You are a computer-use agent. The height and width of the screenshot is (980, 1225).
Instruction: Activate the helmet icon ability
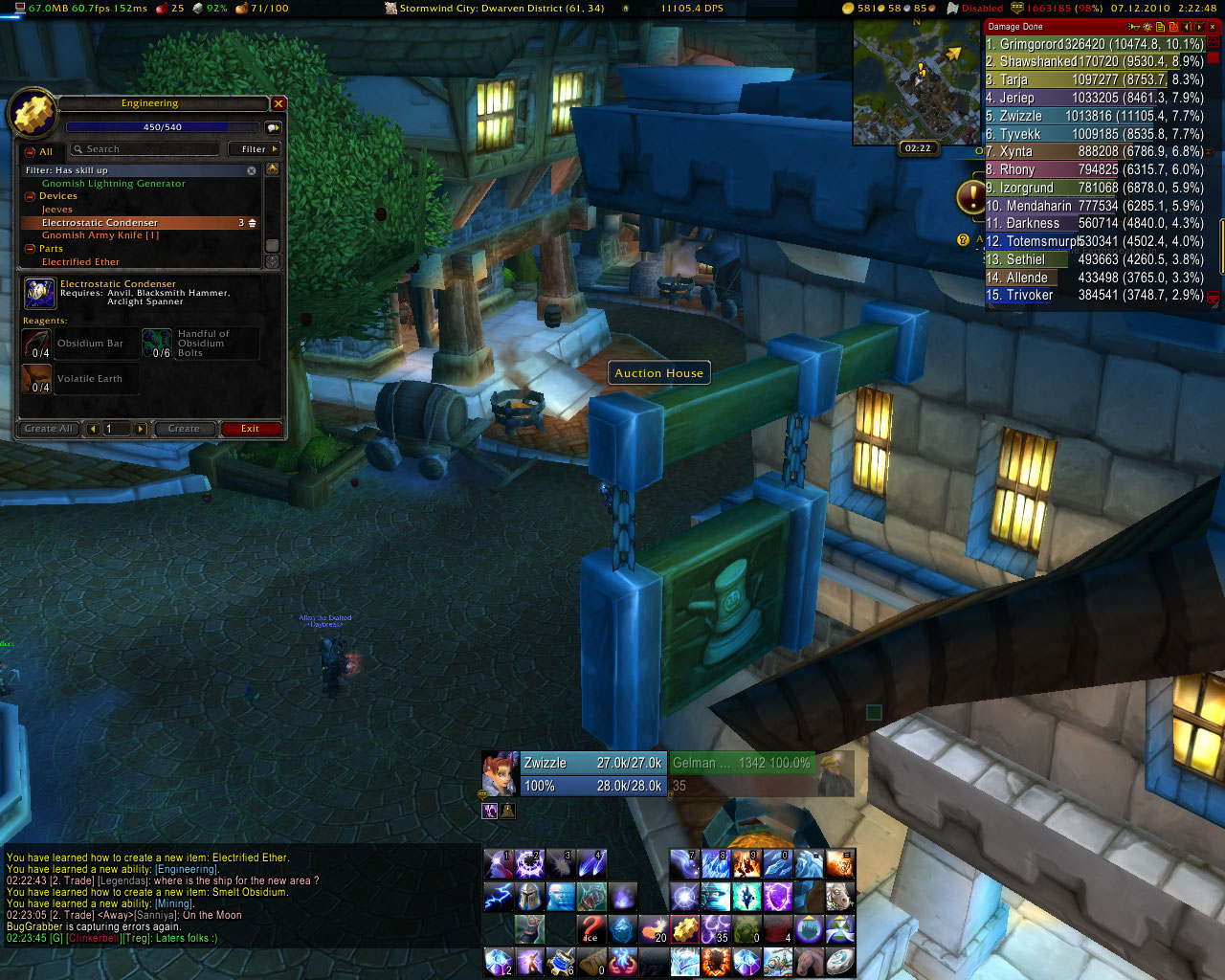click(529, 897)
